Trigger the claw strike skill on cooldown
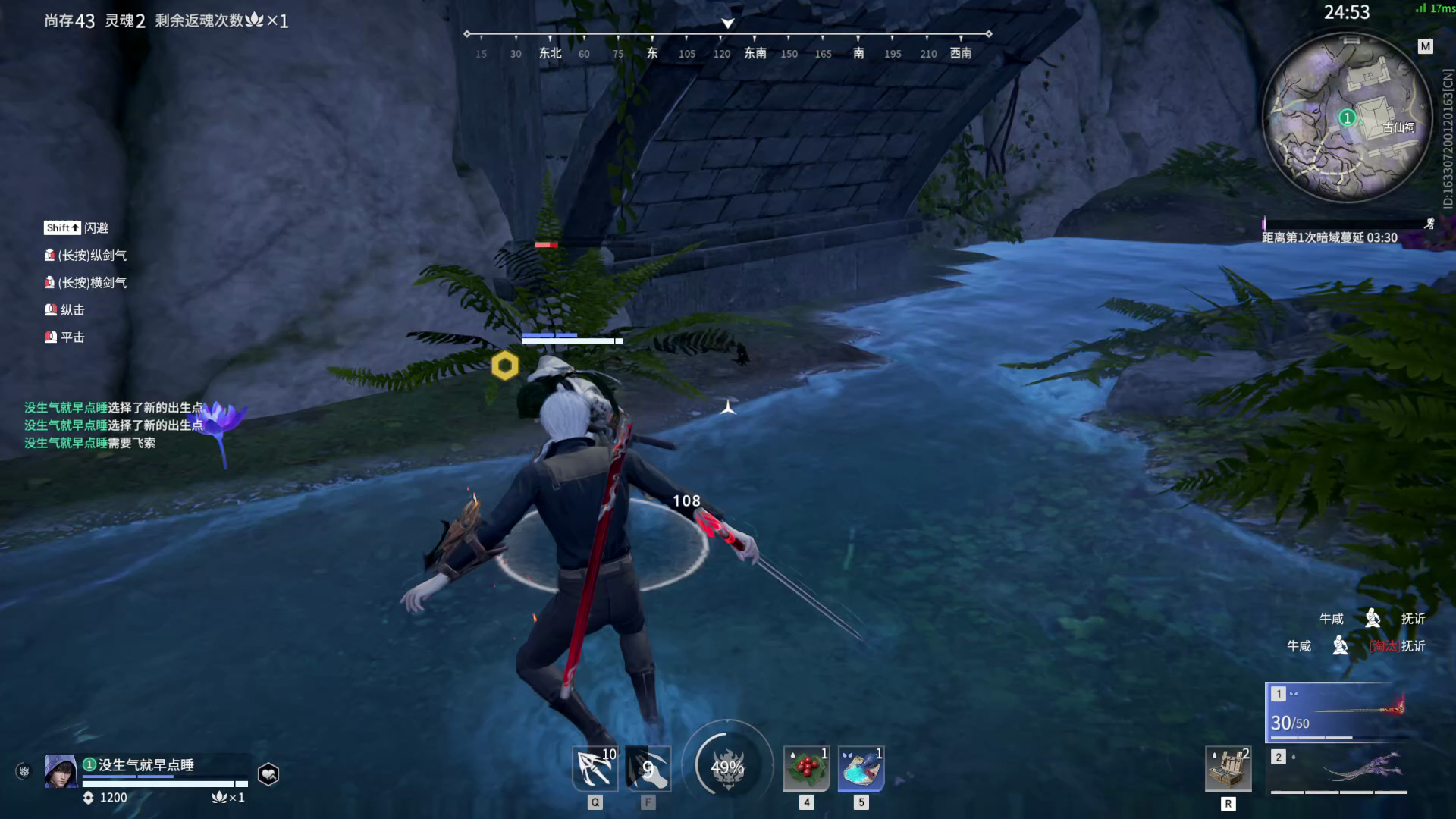The height and width of the screenshot is (819, 1456). pos(648,769)
